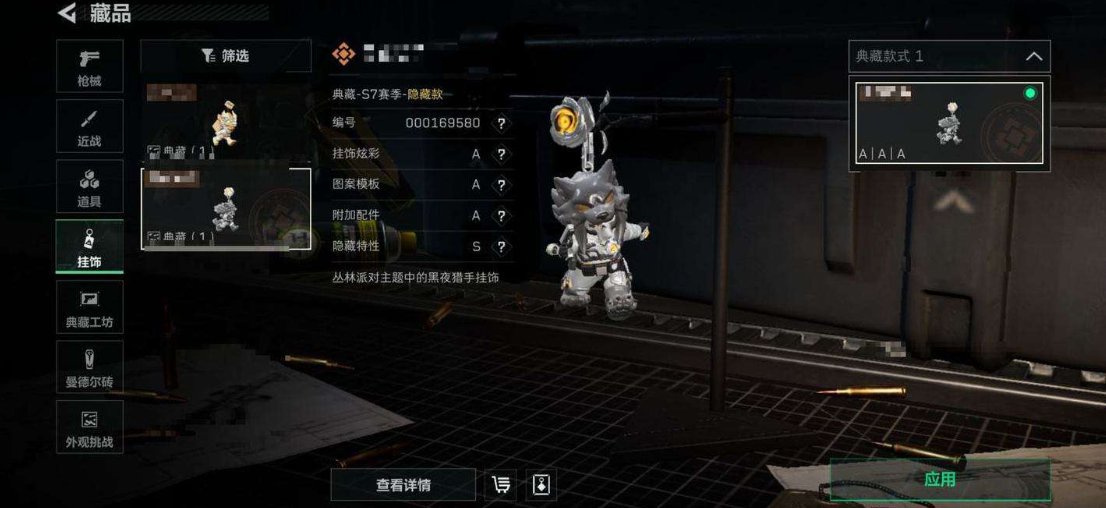
Task: Select the 道具 items tab
Action: coord(89,187)
